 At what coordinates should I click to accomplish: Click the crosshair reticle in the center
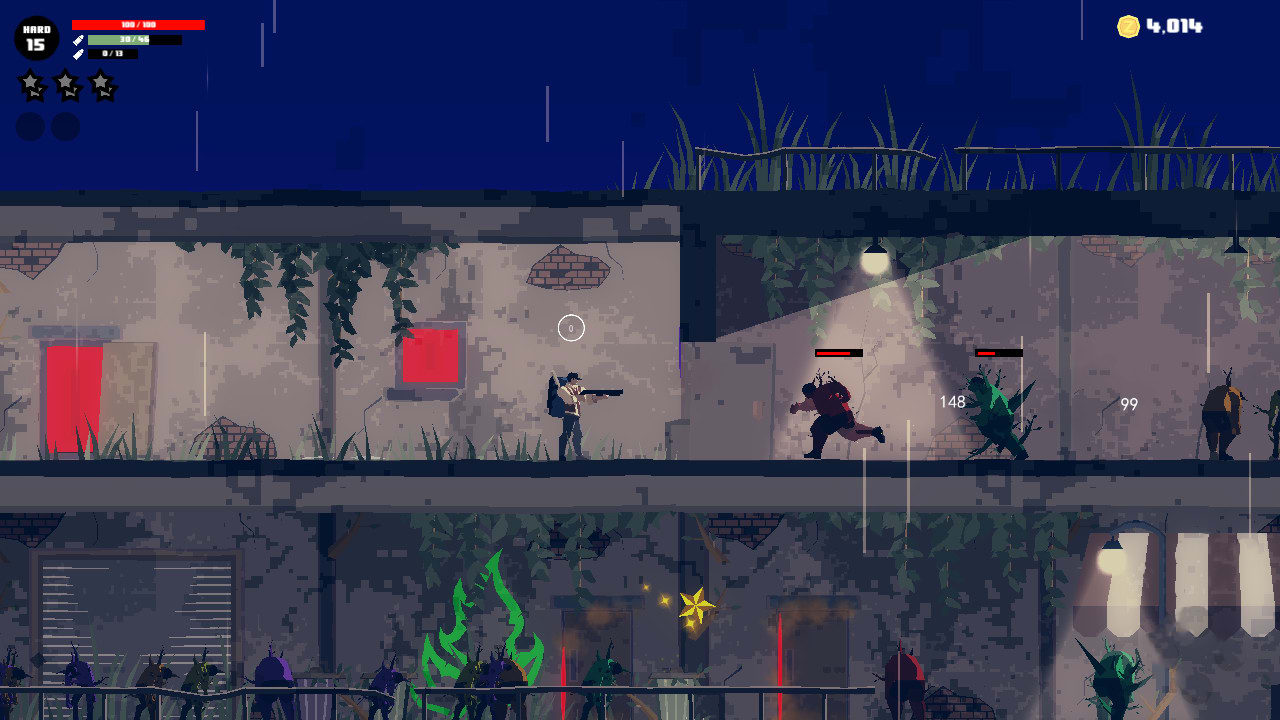point(570,326)
